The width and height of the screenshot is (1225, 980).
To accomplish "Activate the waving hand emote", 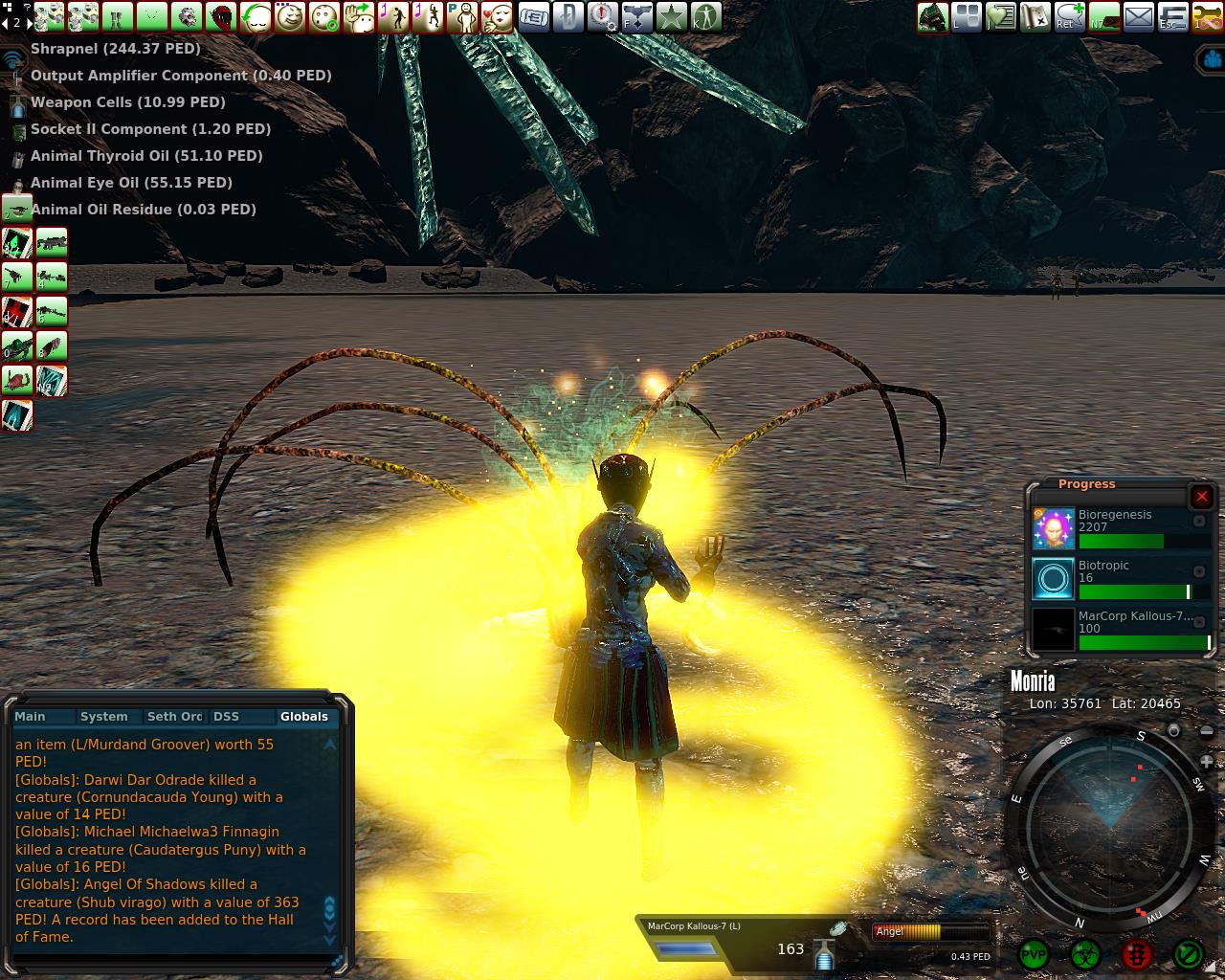I will point(360,16).
